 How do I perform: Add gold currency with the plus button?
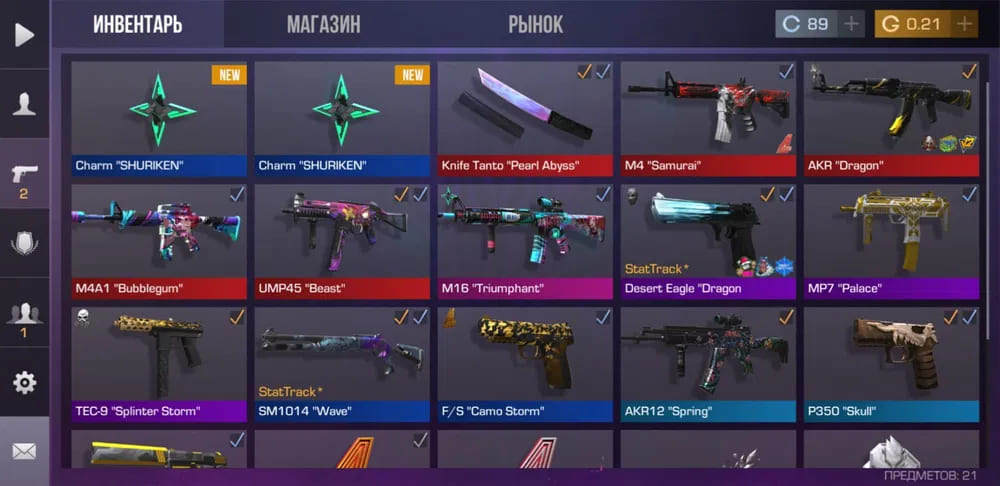pyautogui.click(x=963, y=23)
